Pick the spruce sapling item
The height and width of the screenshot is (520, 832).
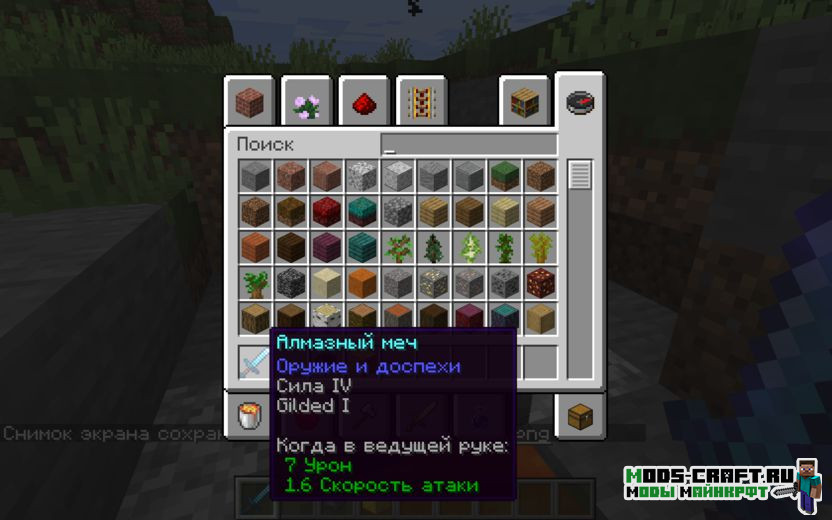pos(433,248)
